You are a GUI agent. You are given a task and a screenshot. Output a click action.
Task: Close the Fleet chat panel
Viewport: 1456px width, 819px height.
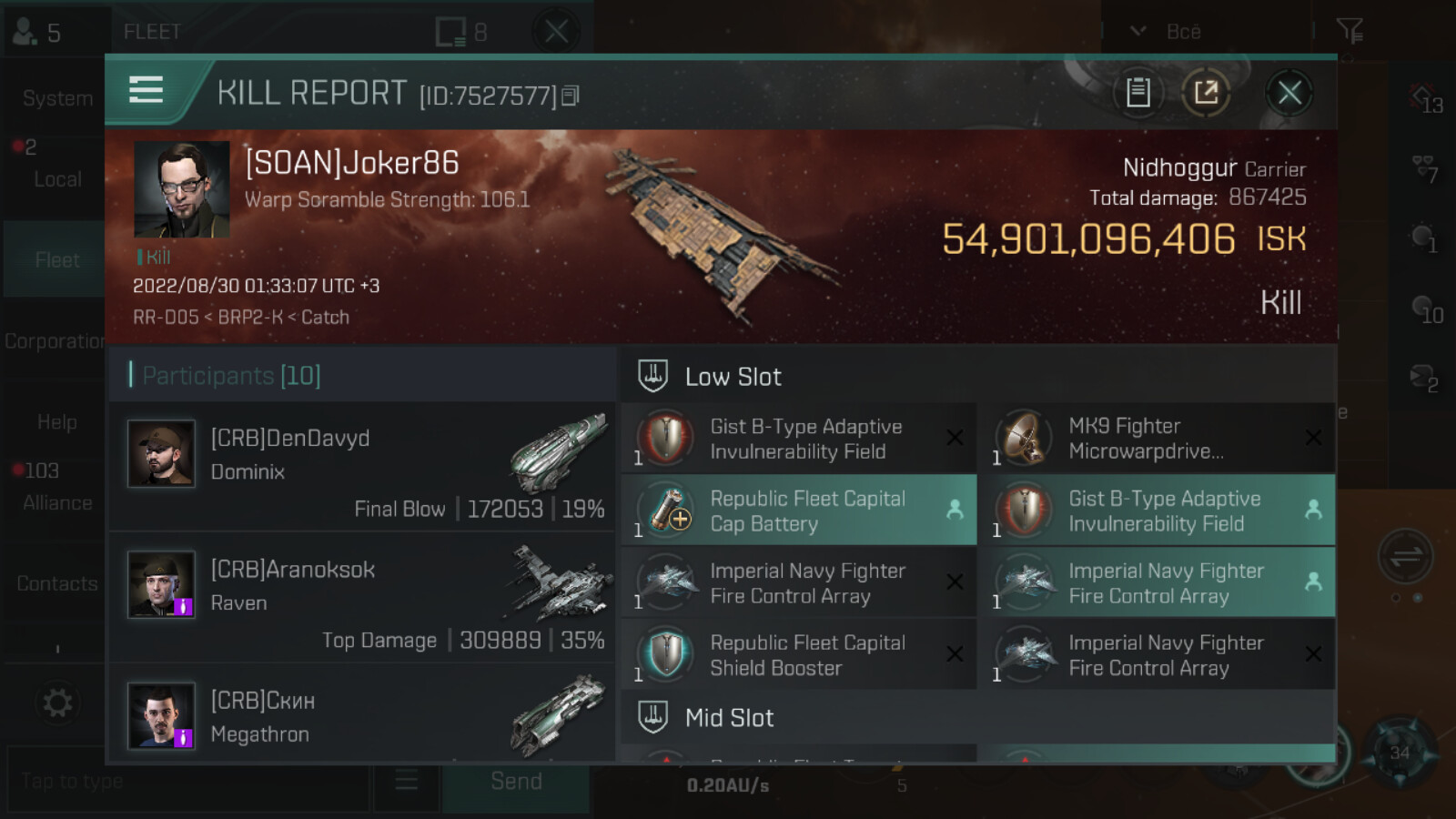556,32
